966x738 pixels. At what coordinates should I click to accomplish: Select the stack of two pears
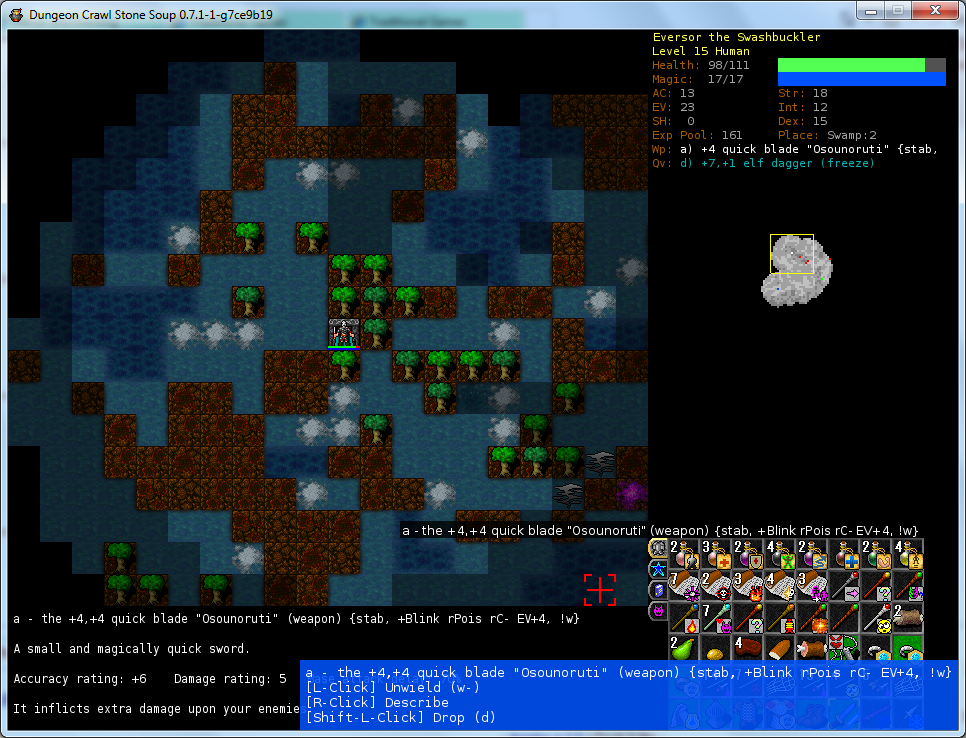[685, 649]
